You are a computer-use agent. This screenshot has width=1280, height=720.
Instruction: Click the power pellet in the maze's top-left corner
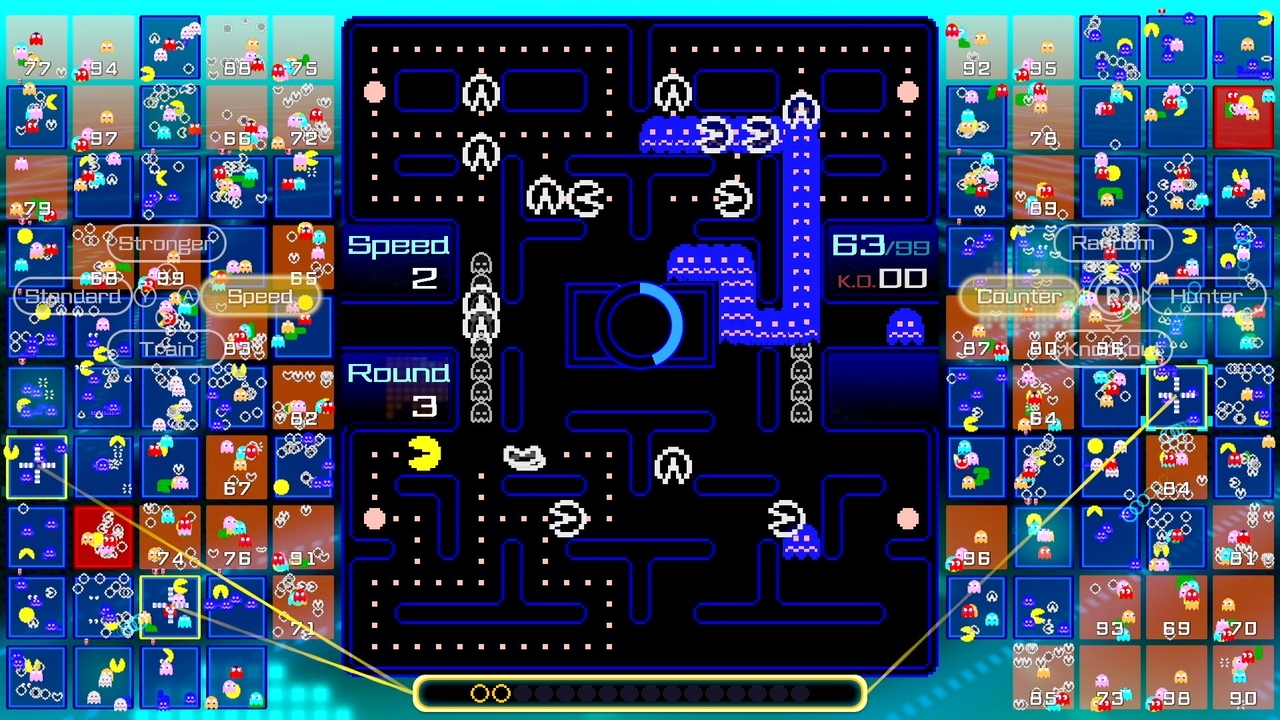pyautogui.click(x=374, y=92)
